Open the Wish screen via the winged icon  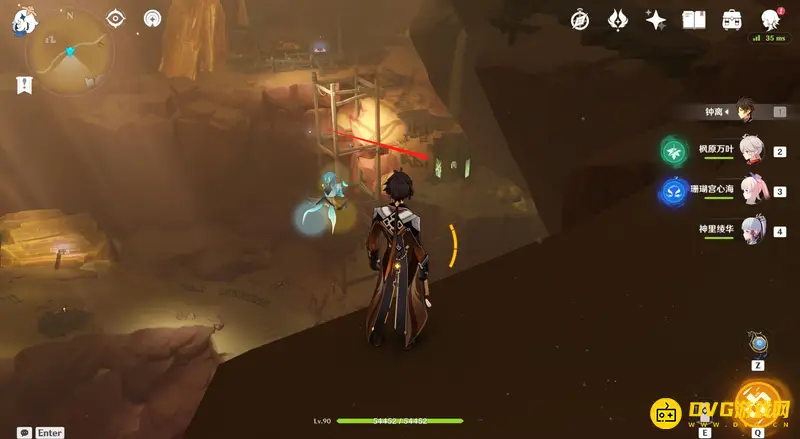click(x=618, y=19)
